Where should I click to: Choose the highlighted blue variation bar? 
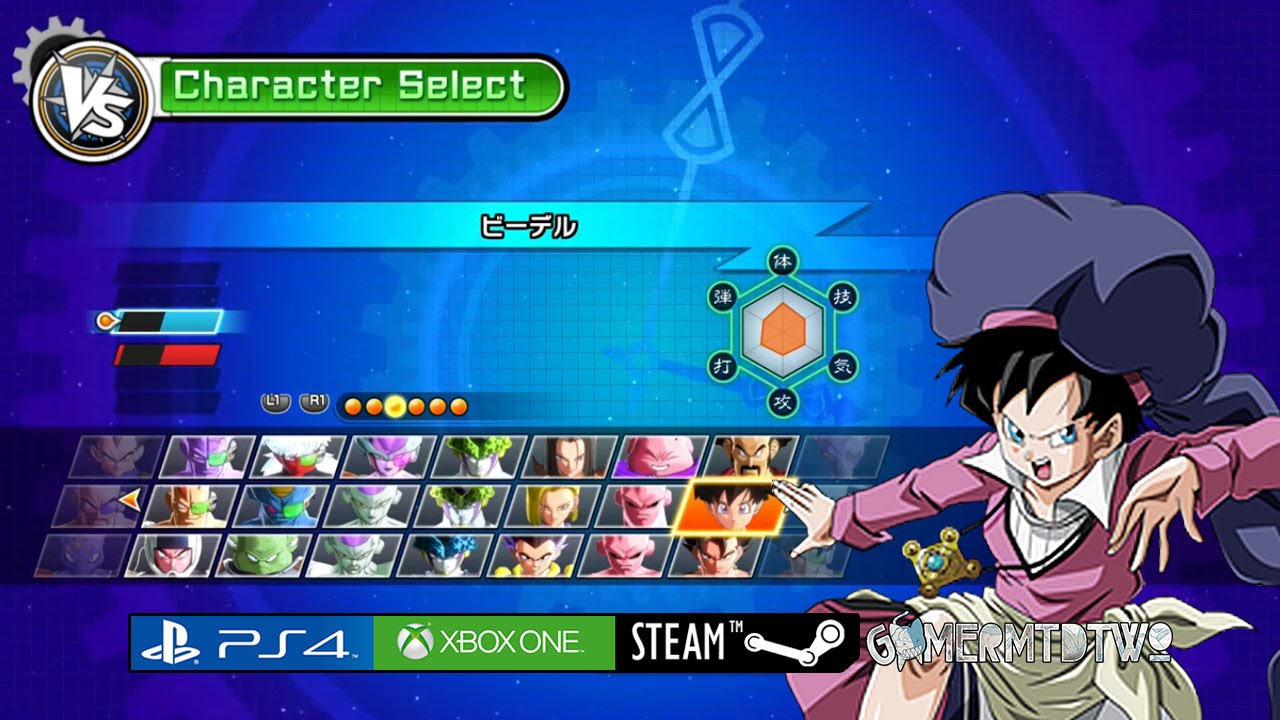point(169,321)
